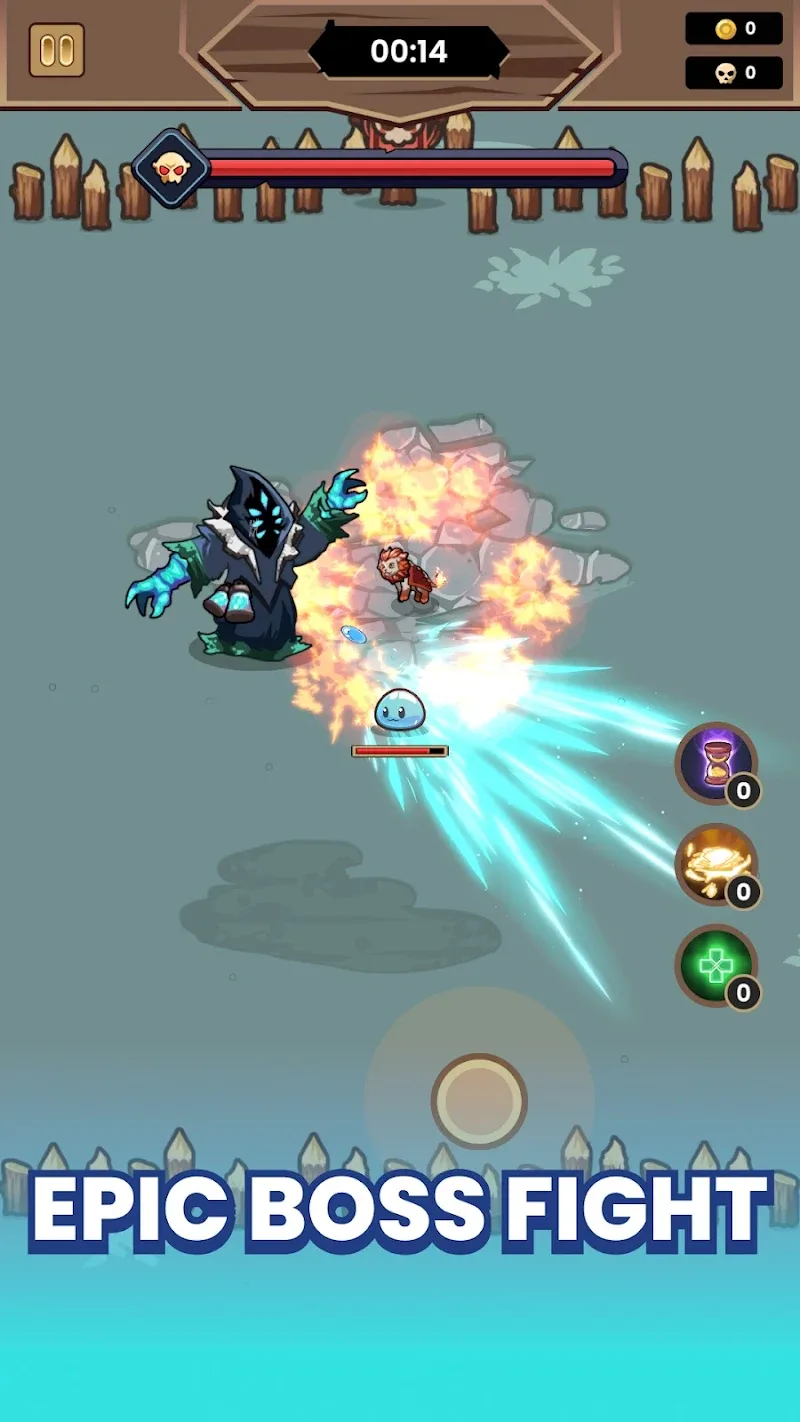
Task: Activate the purple hourglass skill
Action: click(715, 763)
